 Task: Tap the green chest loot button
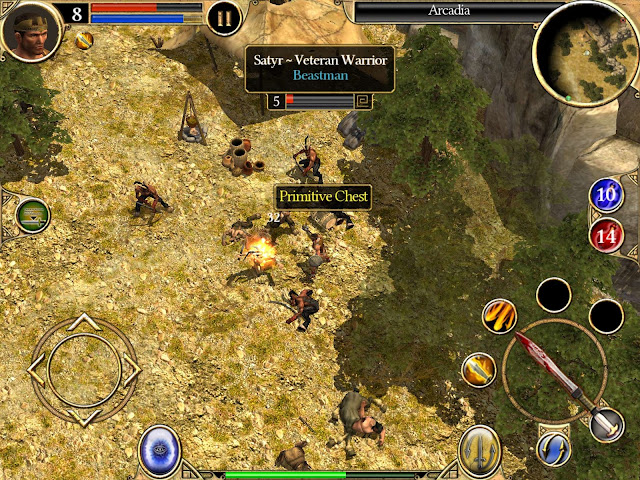click(x=33, y=214)
